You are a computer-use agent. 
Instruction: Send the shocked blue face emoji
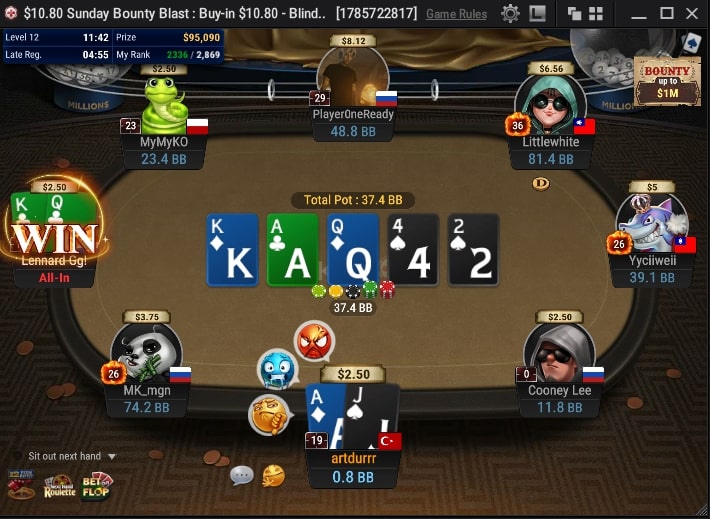tap(277, 369)
